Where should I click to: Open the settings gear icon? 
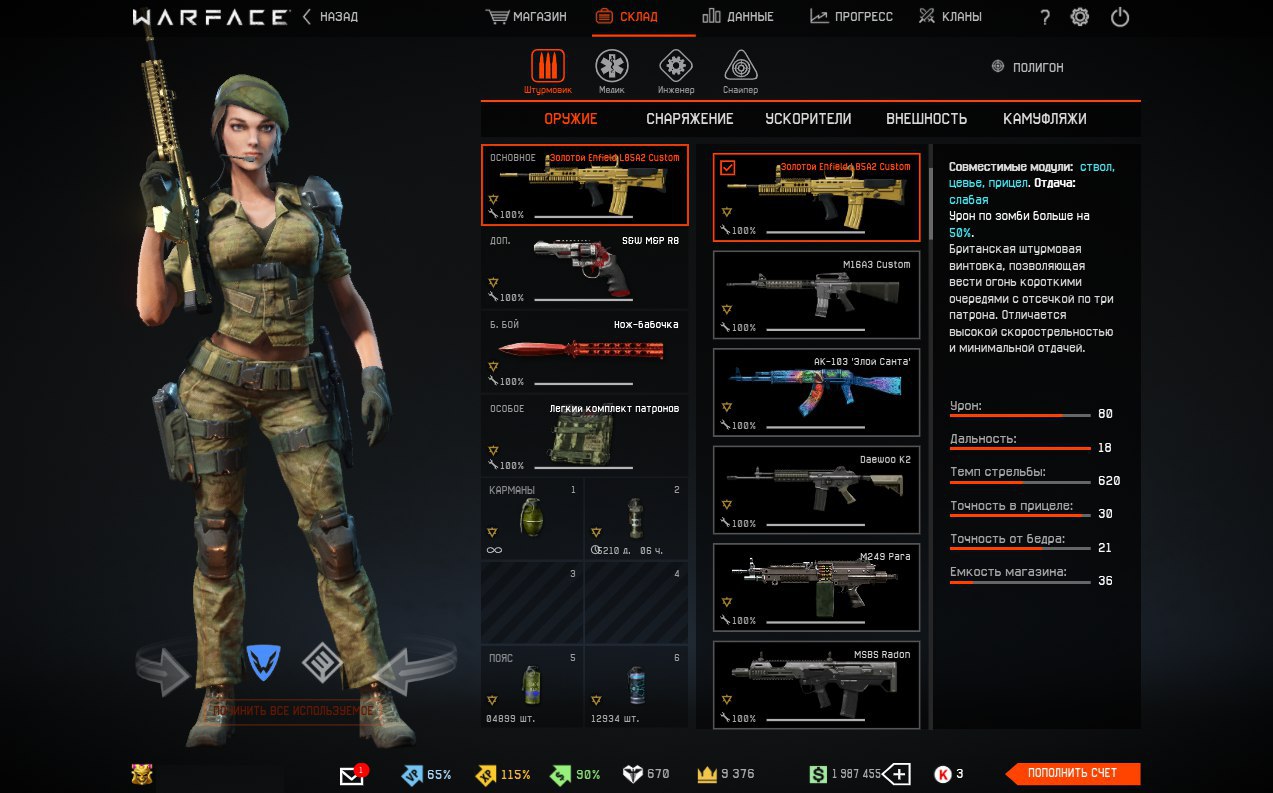pyautogui.click(x=1080, y=17)
